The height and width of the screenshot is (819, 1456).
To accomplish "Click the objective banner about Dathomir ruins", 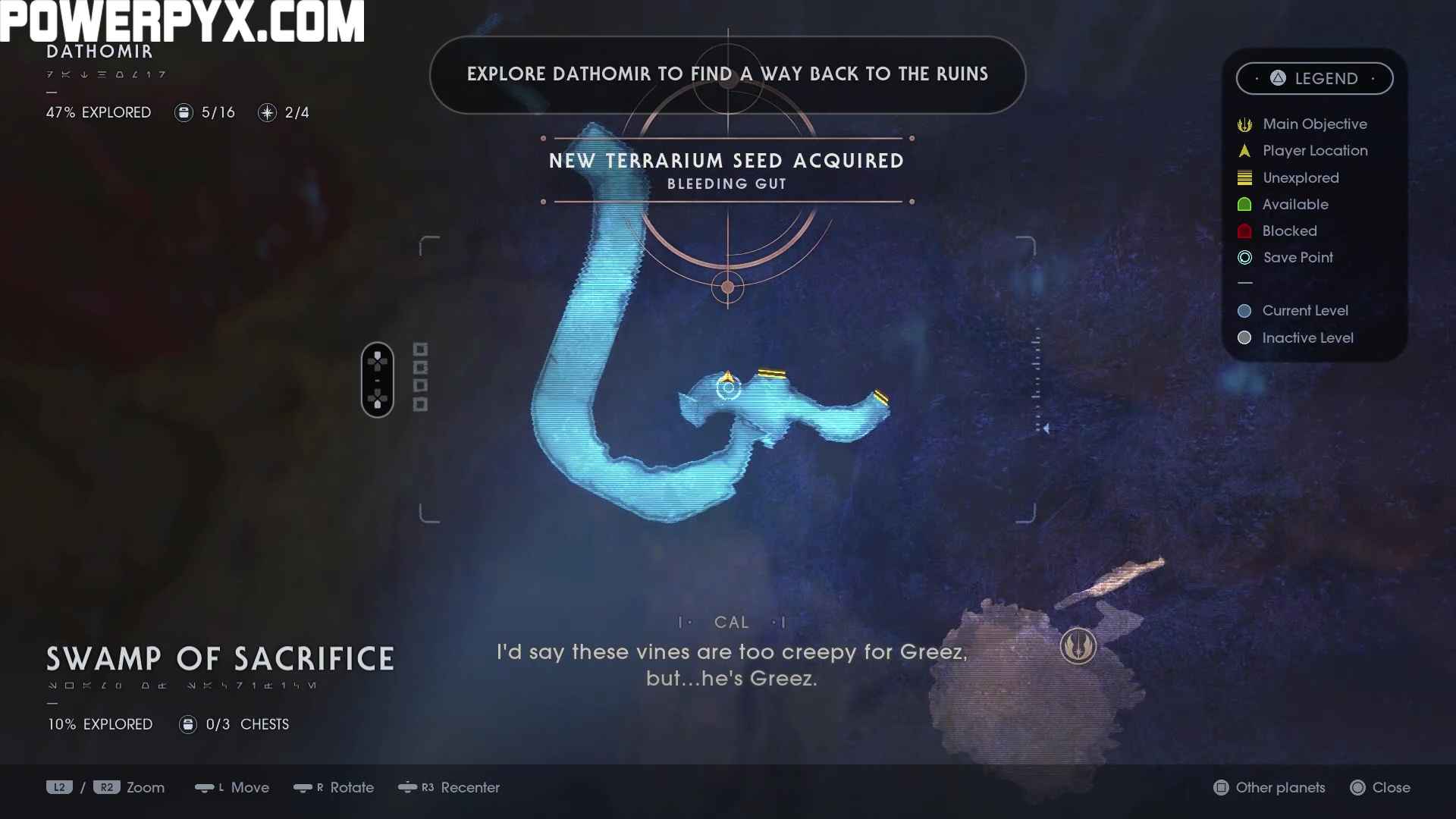I will pyautogui.click(x=727, y=74).
